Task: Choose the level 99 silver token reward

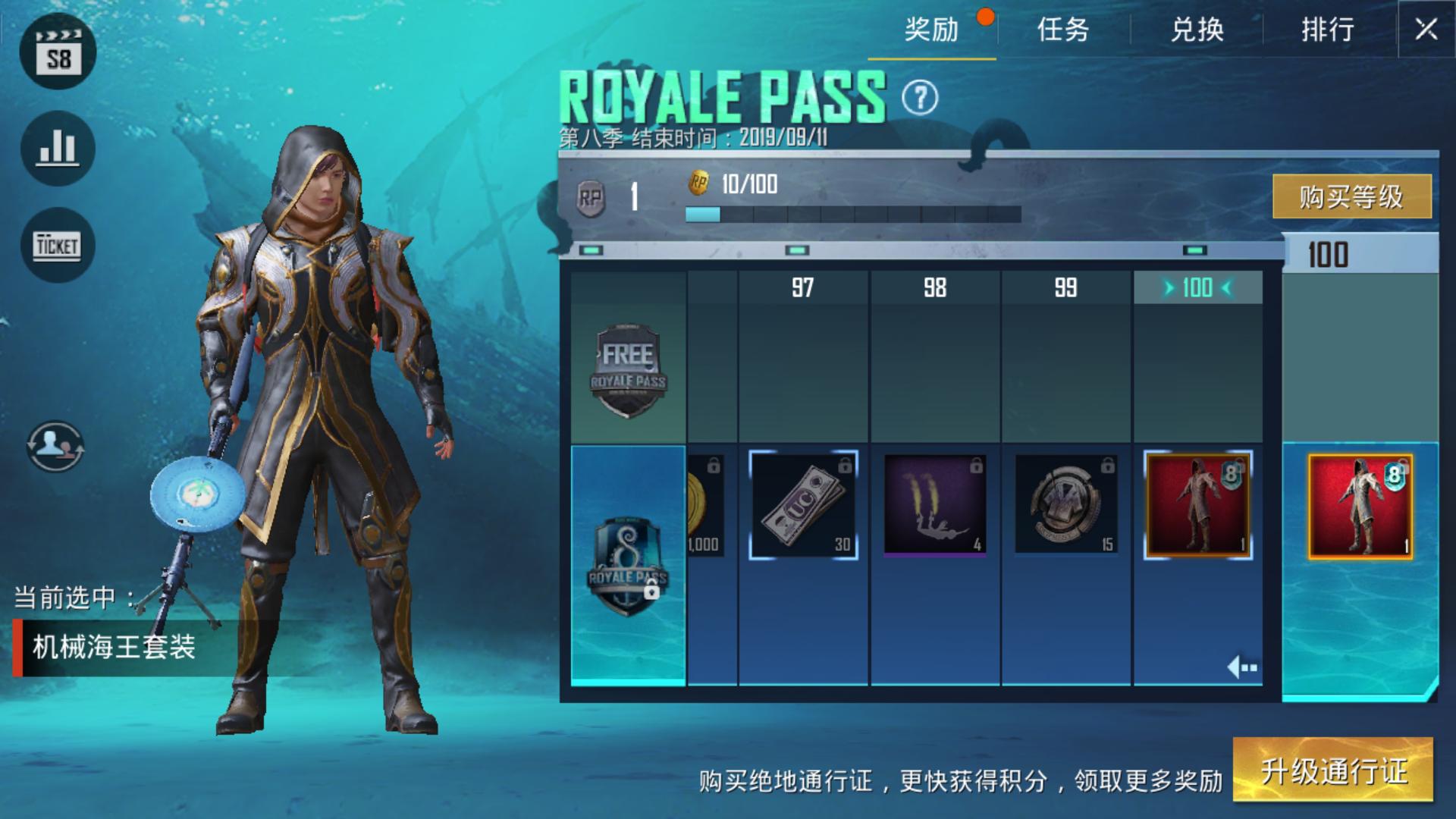Action: (1065, 505)
